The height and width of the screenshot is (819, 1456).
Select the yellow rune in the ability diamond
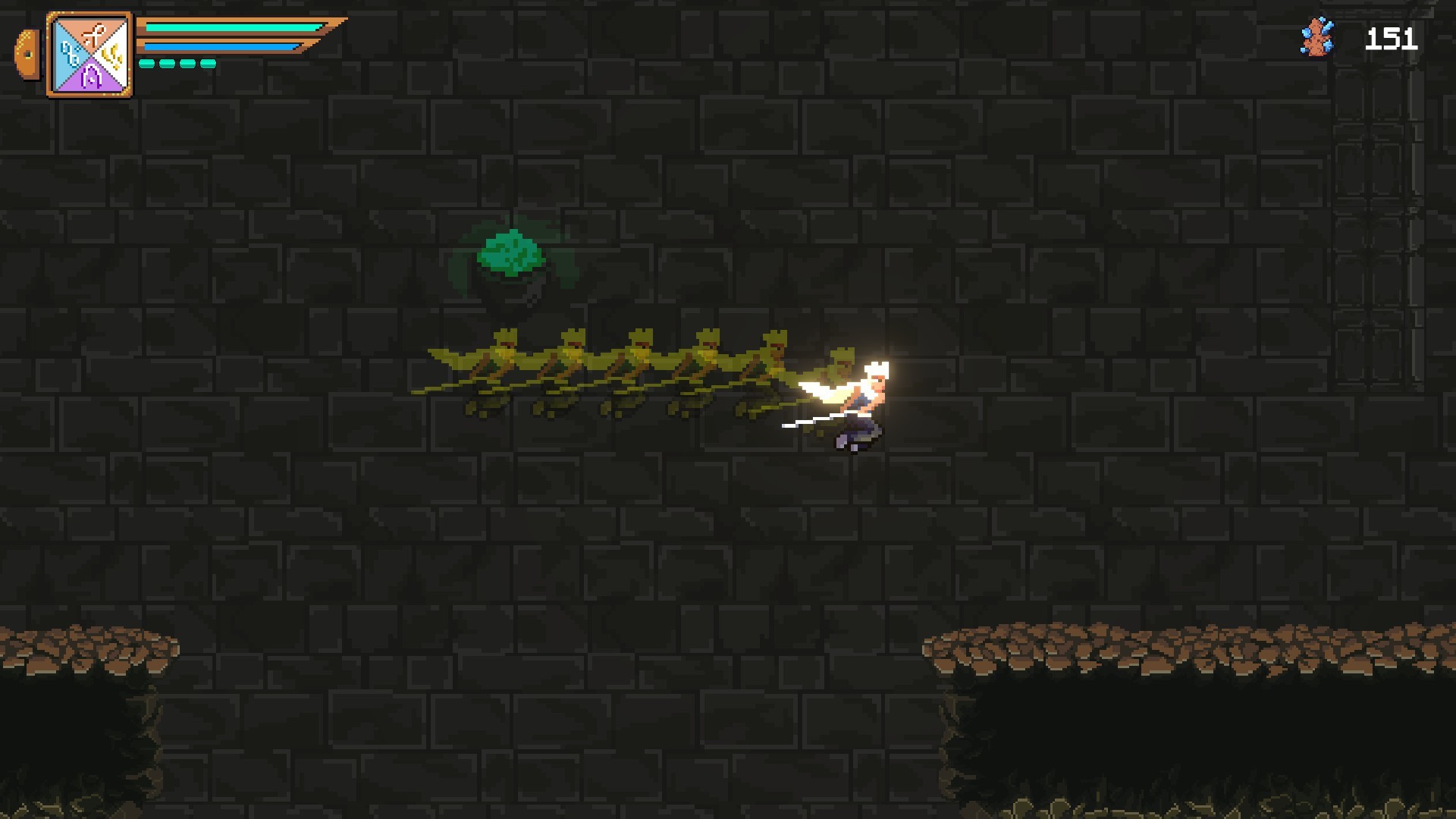pos(111,56)
